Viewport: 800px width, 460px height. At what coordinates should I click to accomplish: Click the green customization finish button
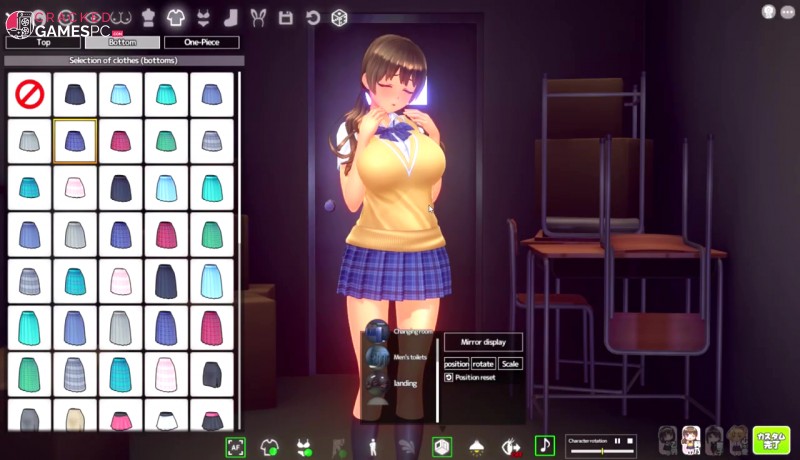tap(771, 440)
